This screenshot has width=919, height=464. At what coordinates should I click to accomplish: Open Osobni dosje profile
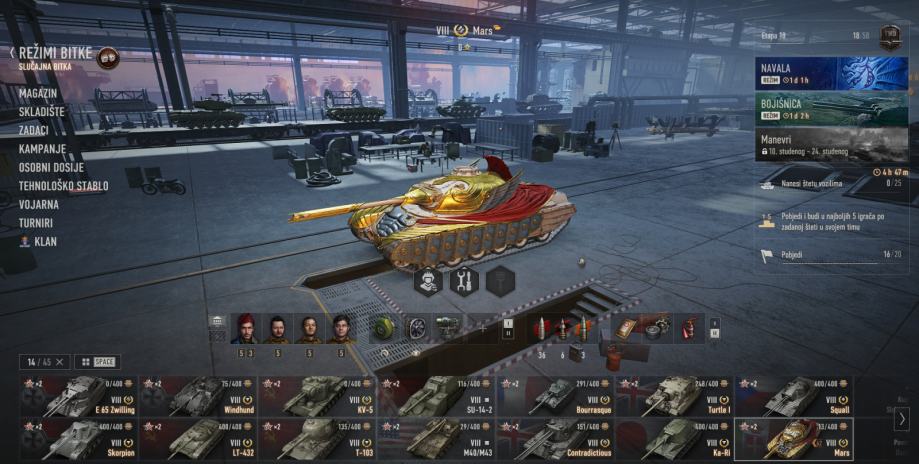click(50, 167)
